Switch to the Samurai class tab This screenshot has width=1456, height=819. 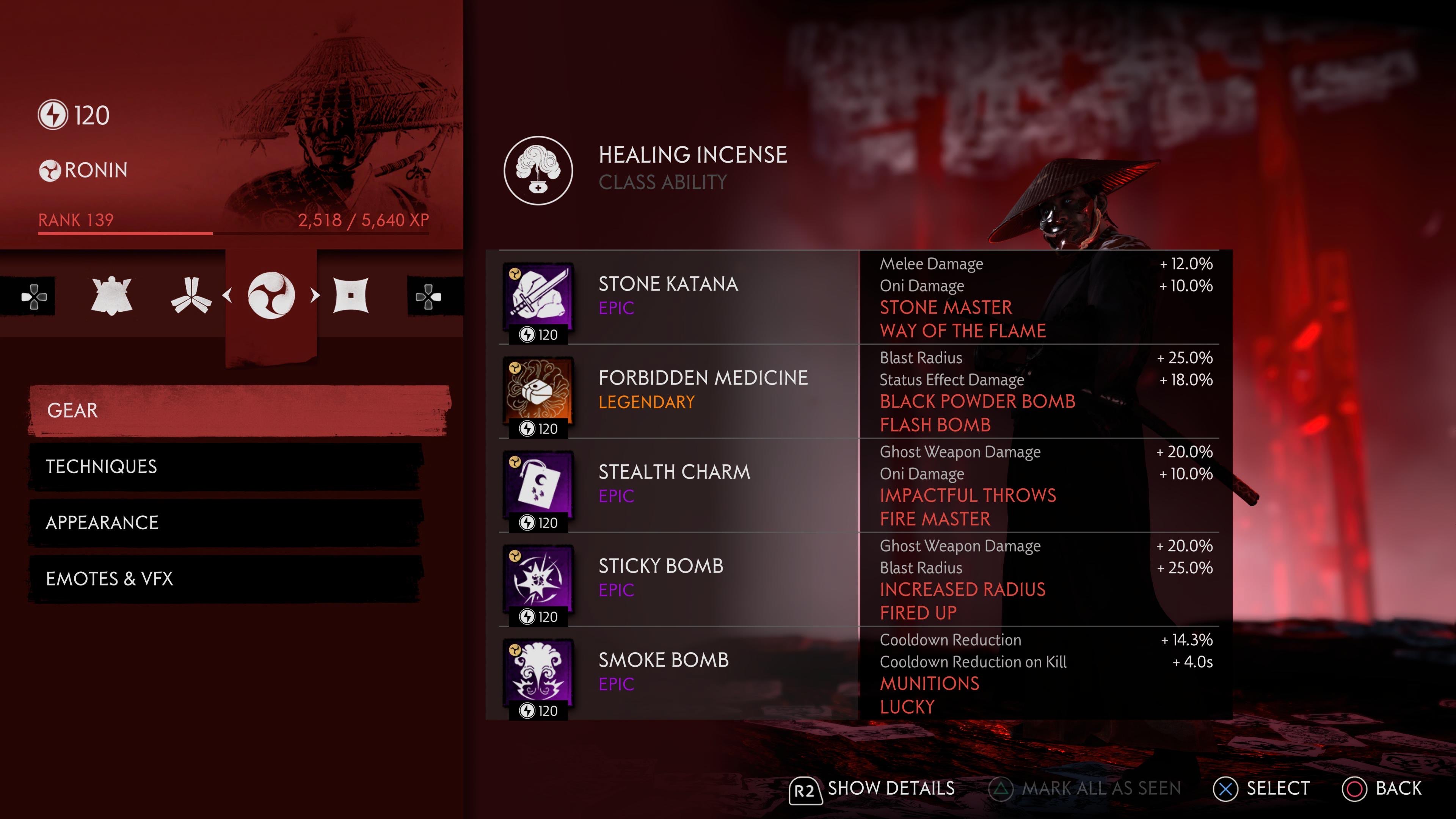click(111, 296)
